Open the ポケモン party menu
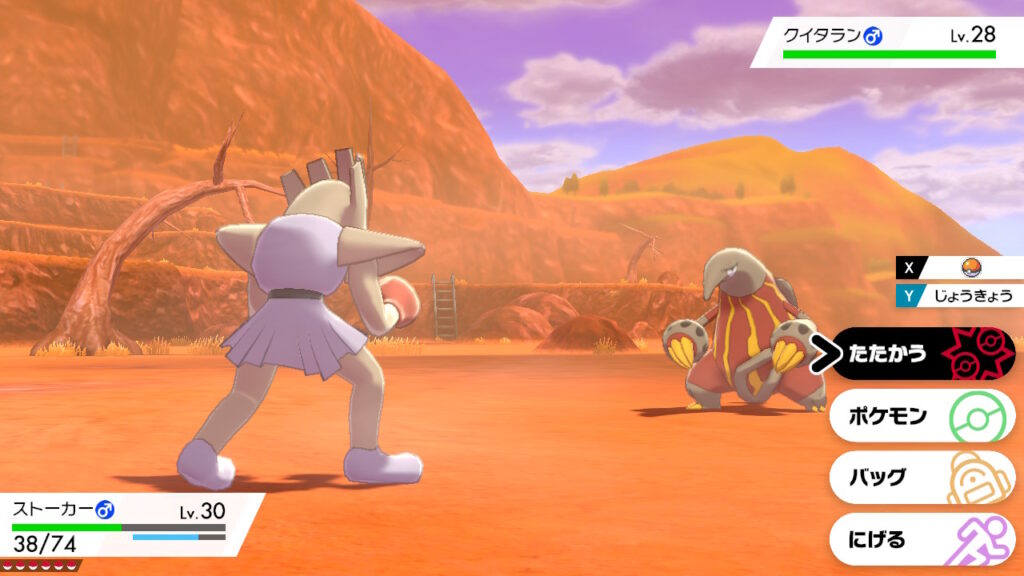Screen dimensions: 1024x576 click(921, 415)
